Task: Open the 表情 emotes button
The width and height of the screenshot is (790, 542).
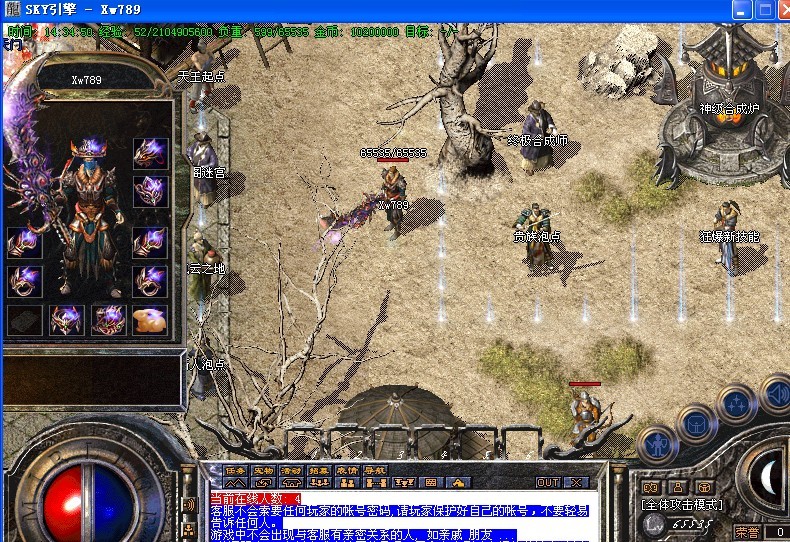Action: click(347, 470)
